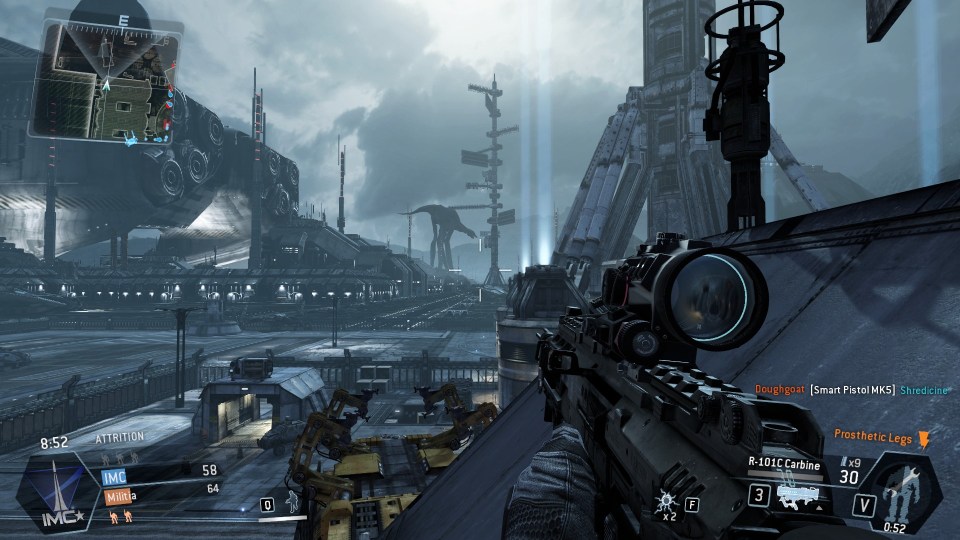Image resolution: width=960 pixels, height=540 pixels.
Task: Click the pilot ability silhouette icon
Action: [291, 502]
